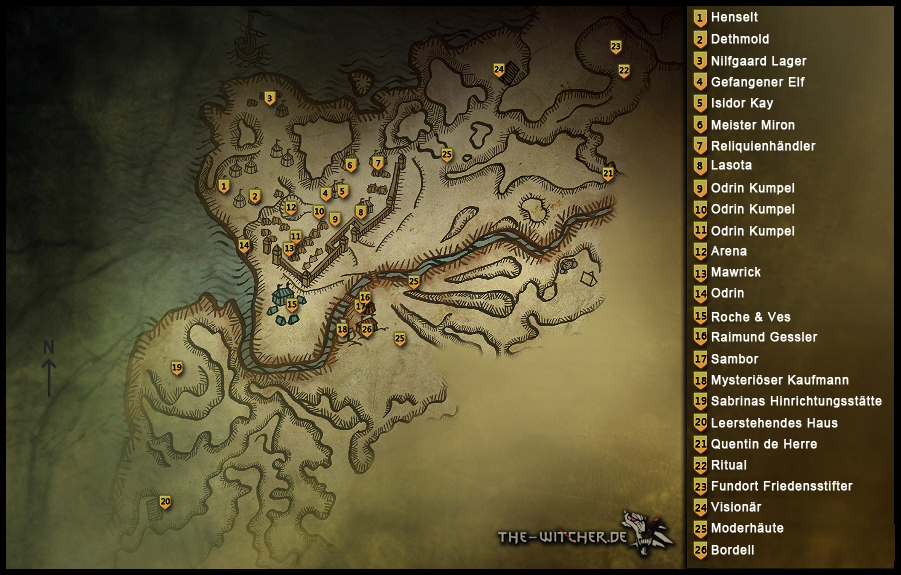Select the Arena legend entry
The height and width of the screenshot is (575, 901).
[x=728, y=252]
